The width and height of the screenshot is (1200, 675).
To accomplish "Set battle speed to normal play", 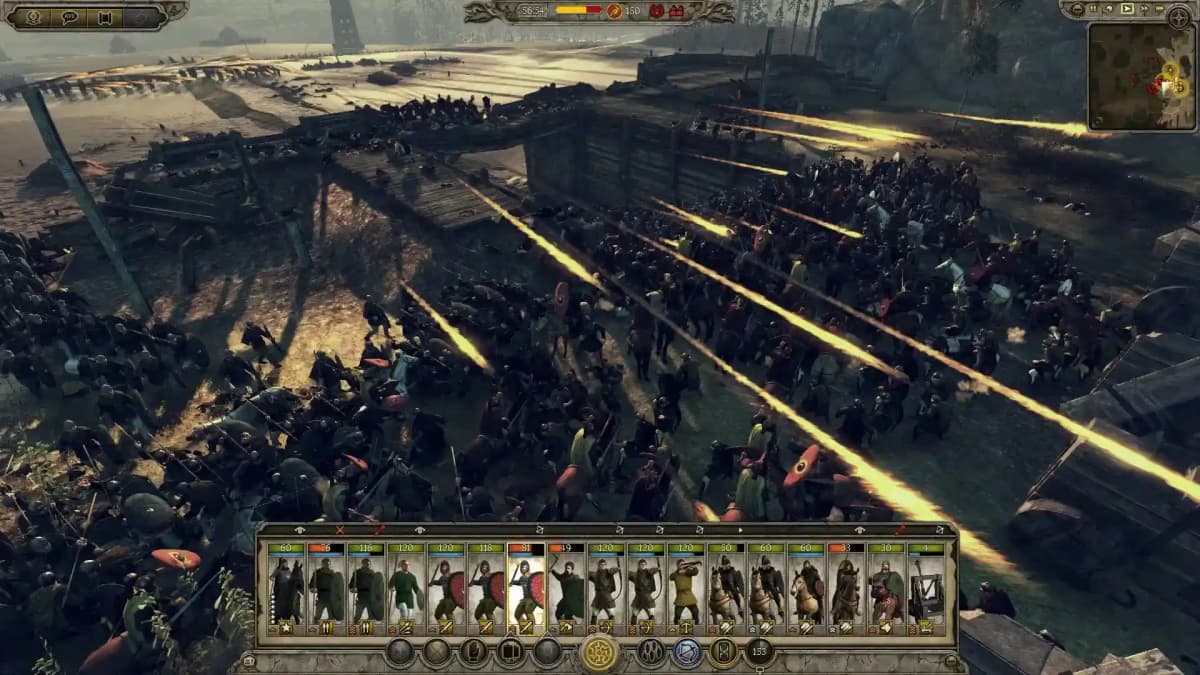I will point(1127,9).
